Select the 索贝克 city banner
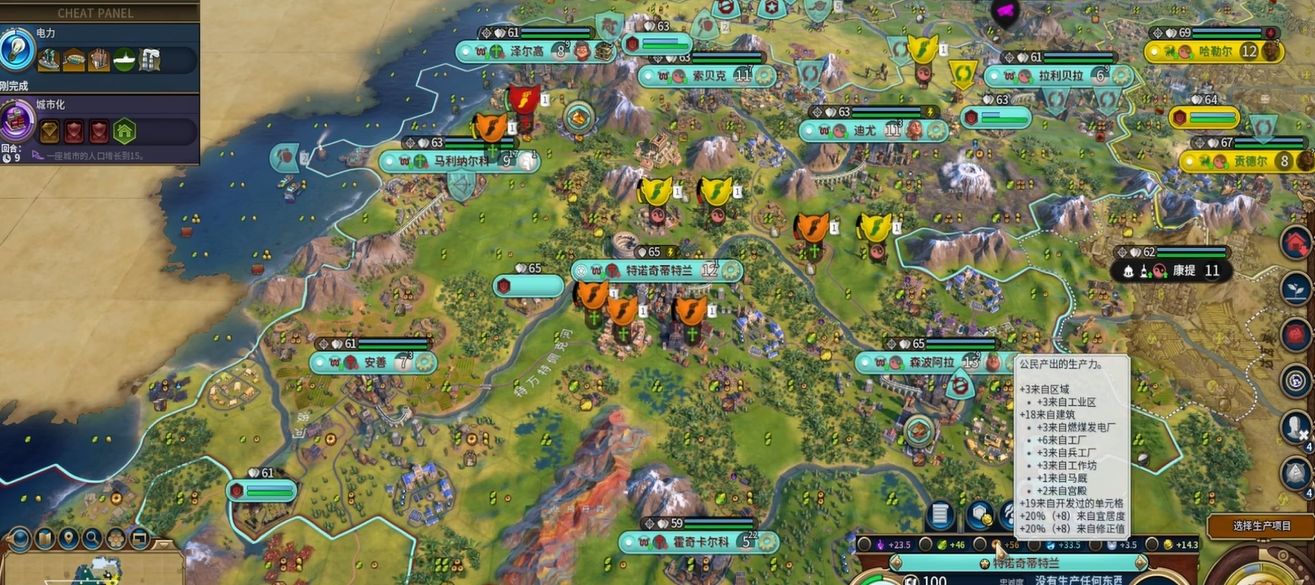1315x585 pixels. [x=708, y=75]
